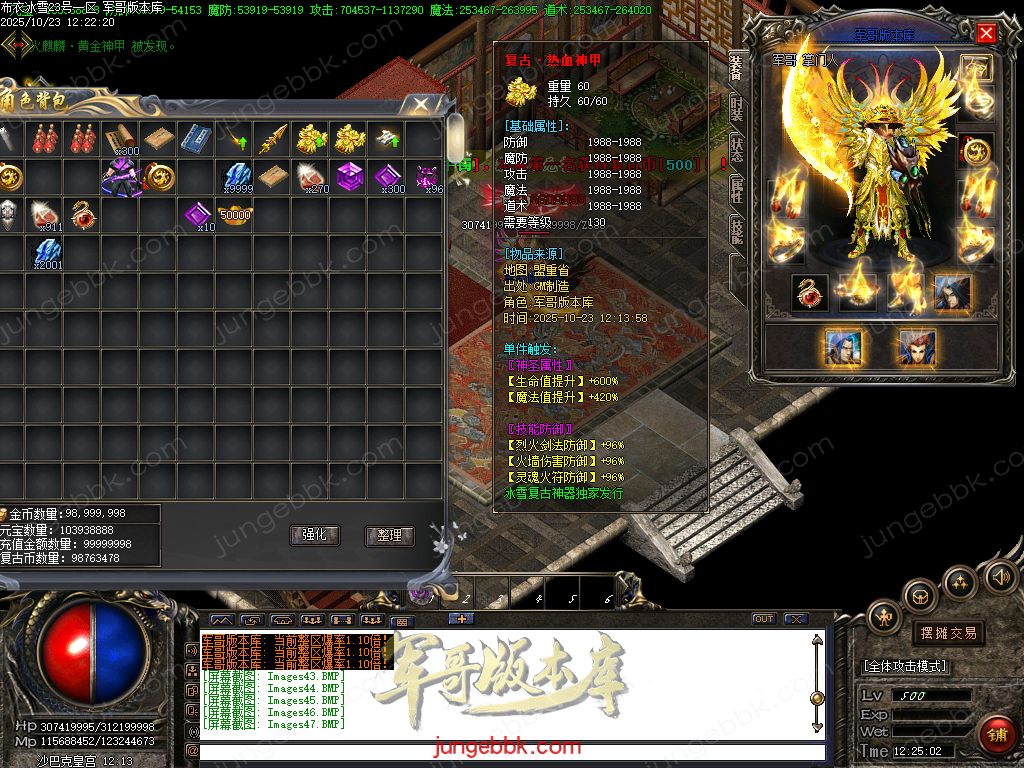
Task: Toggle the sound speaker icon
Action: 1000,576
